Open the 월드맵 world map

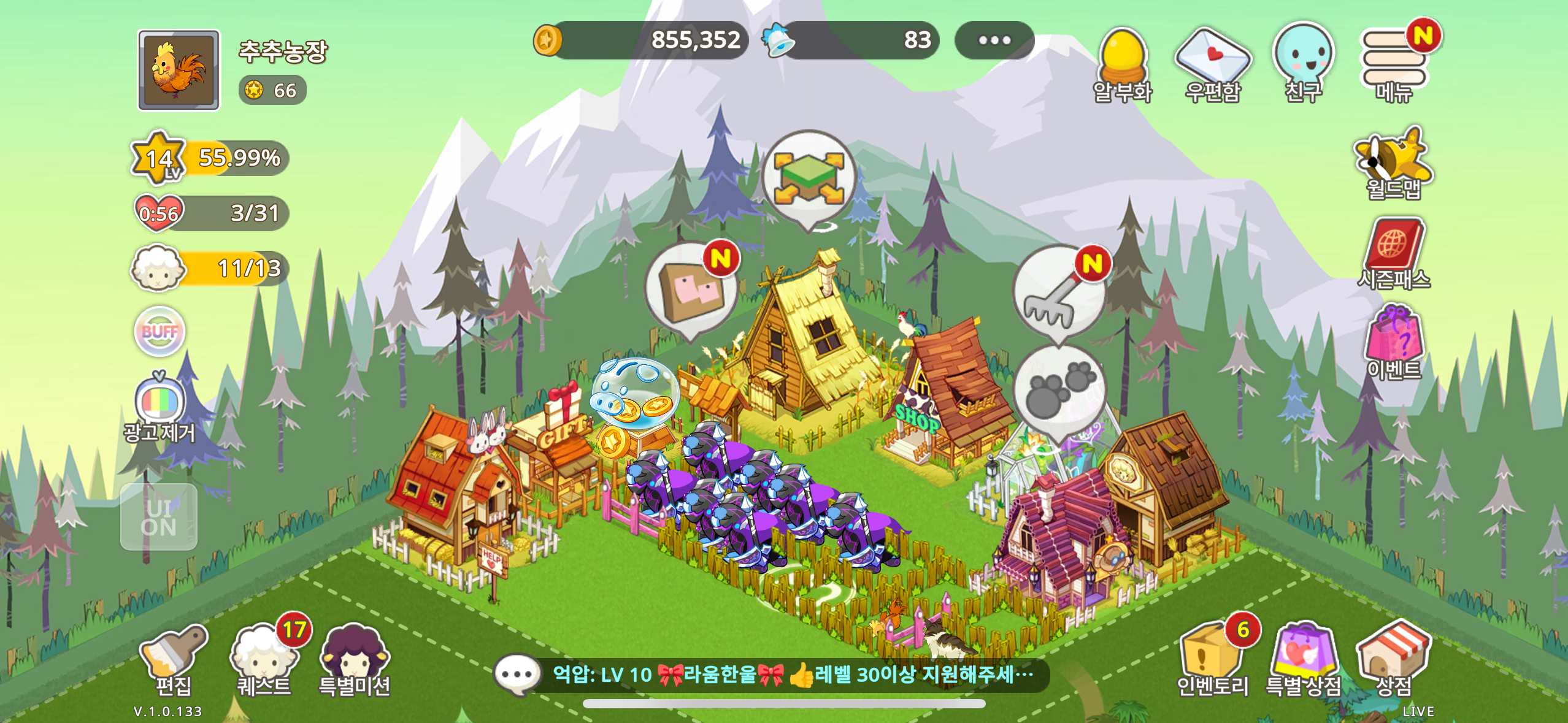(x=1393, y=162)
